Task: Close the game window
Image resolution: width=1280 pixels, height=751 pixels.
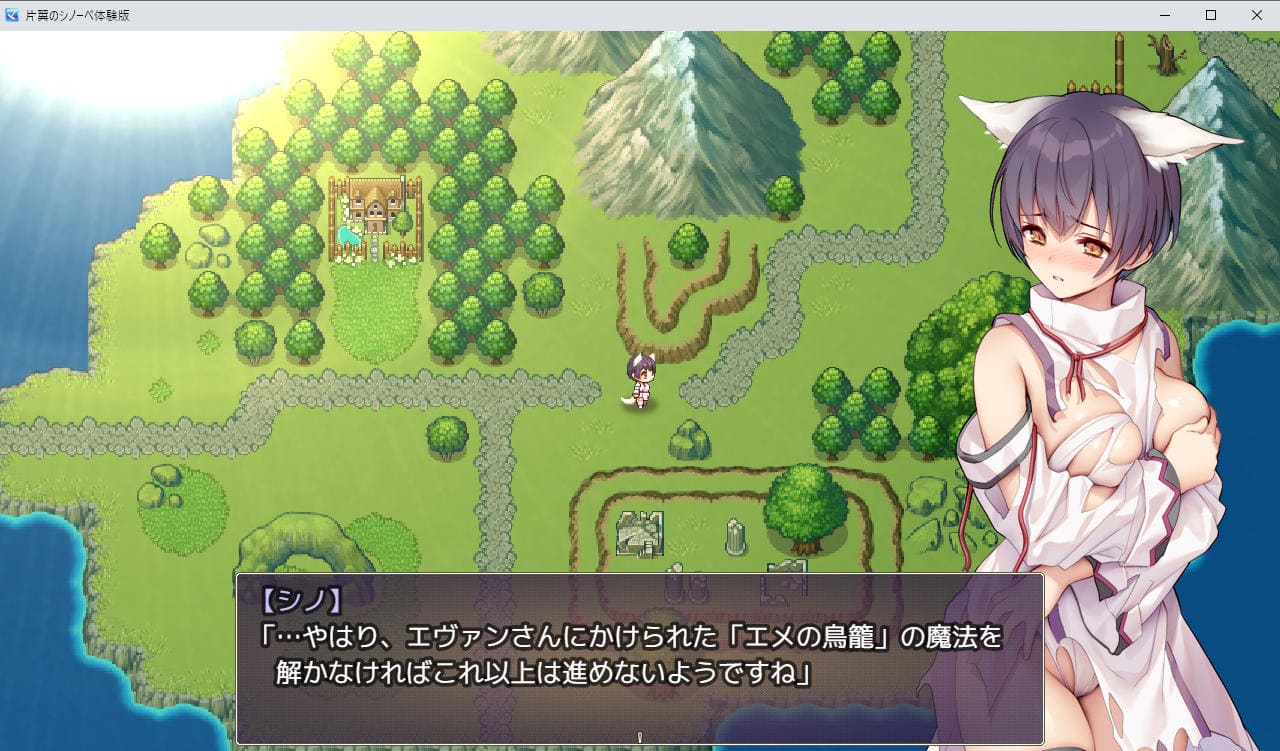Action: (1257, 15)
